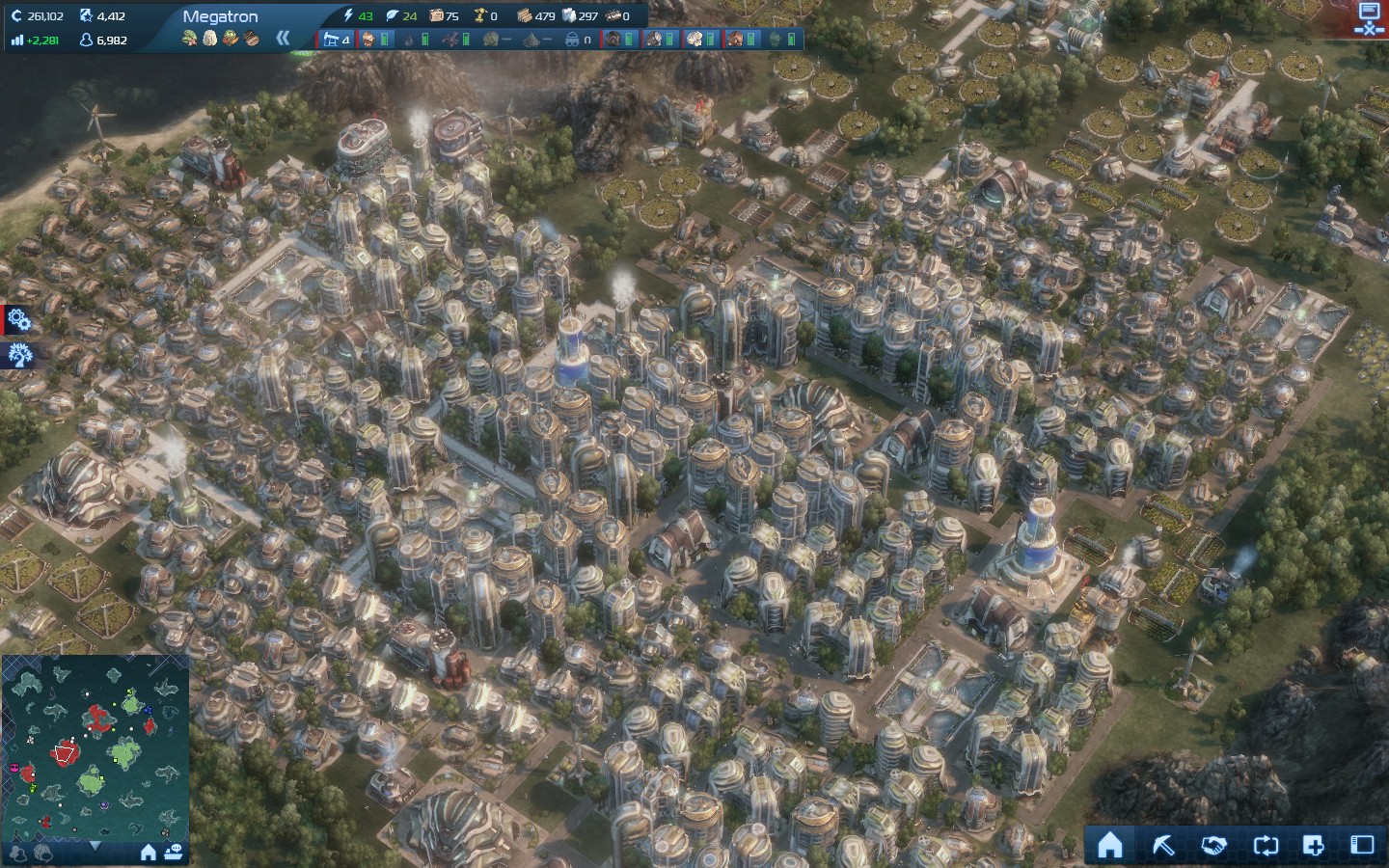
Task: Click the plus-sign button in bottom toolbar
Action: click(1314, 846)
